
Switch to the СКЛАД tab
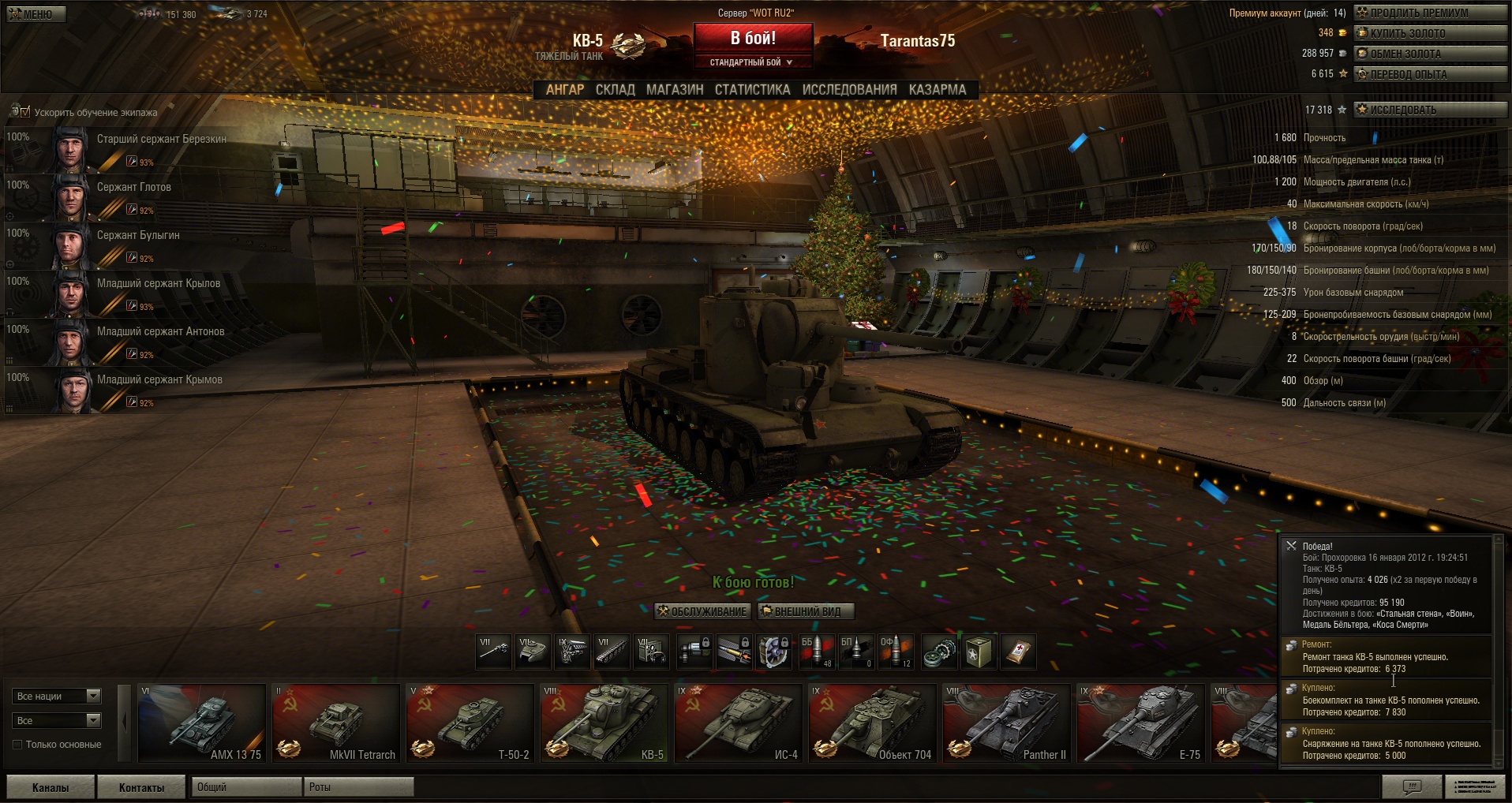point(615,90)
